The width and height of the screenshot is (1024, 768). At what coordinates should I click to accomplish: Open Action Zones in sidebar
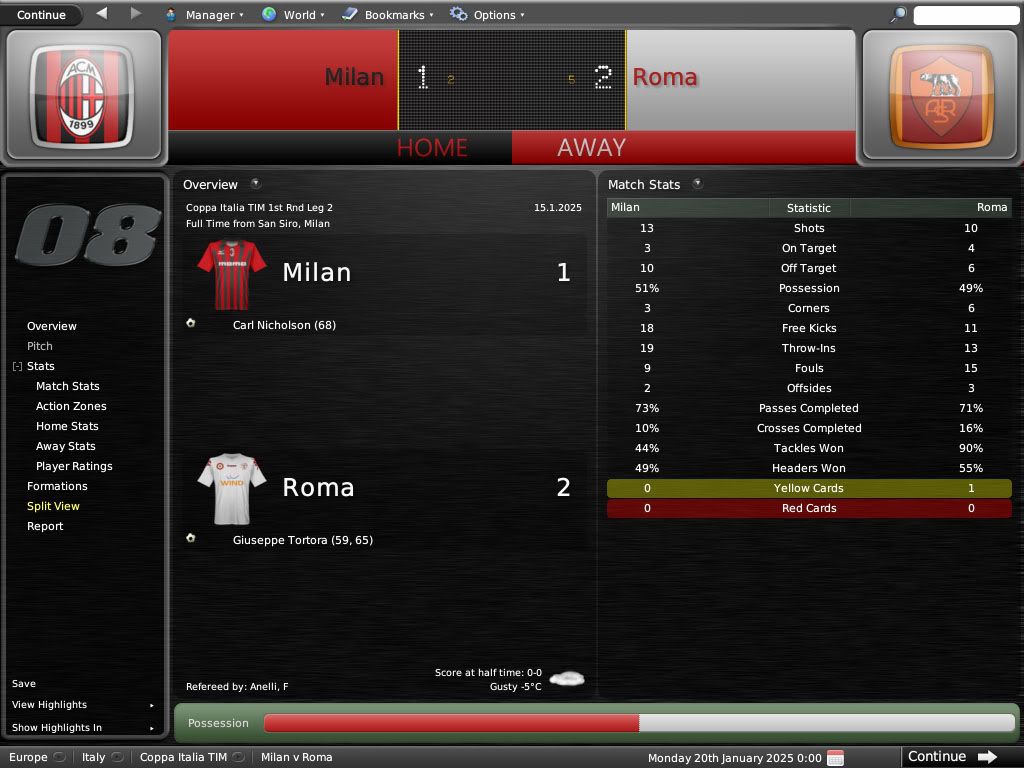point(71,406)
